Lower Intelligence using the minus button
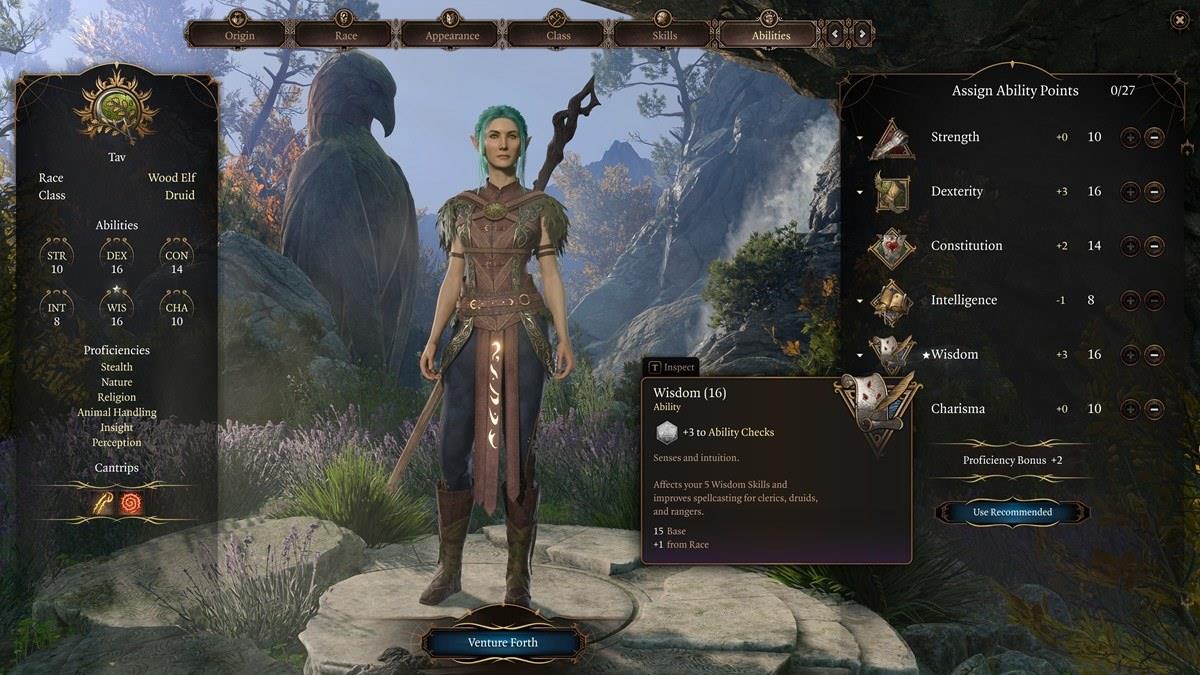Image resolution: width=1200 pixels, height=675 pixels. click(x=1154, y=300)
